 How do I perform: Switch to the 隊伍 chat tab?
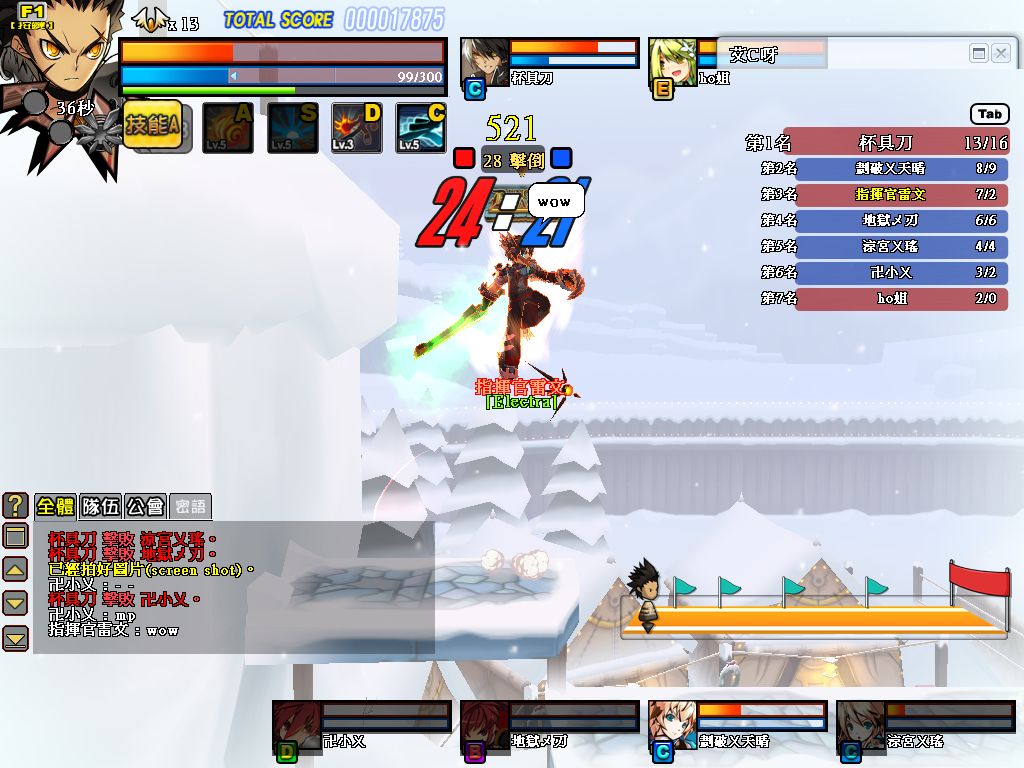click(x=101, y=506)
